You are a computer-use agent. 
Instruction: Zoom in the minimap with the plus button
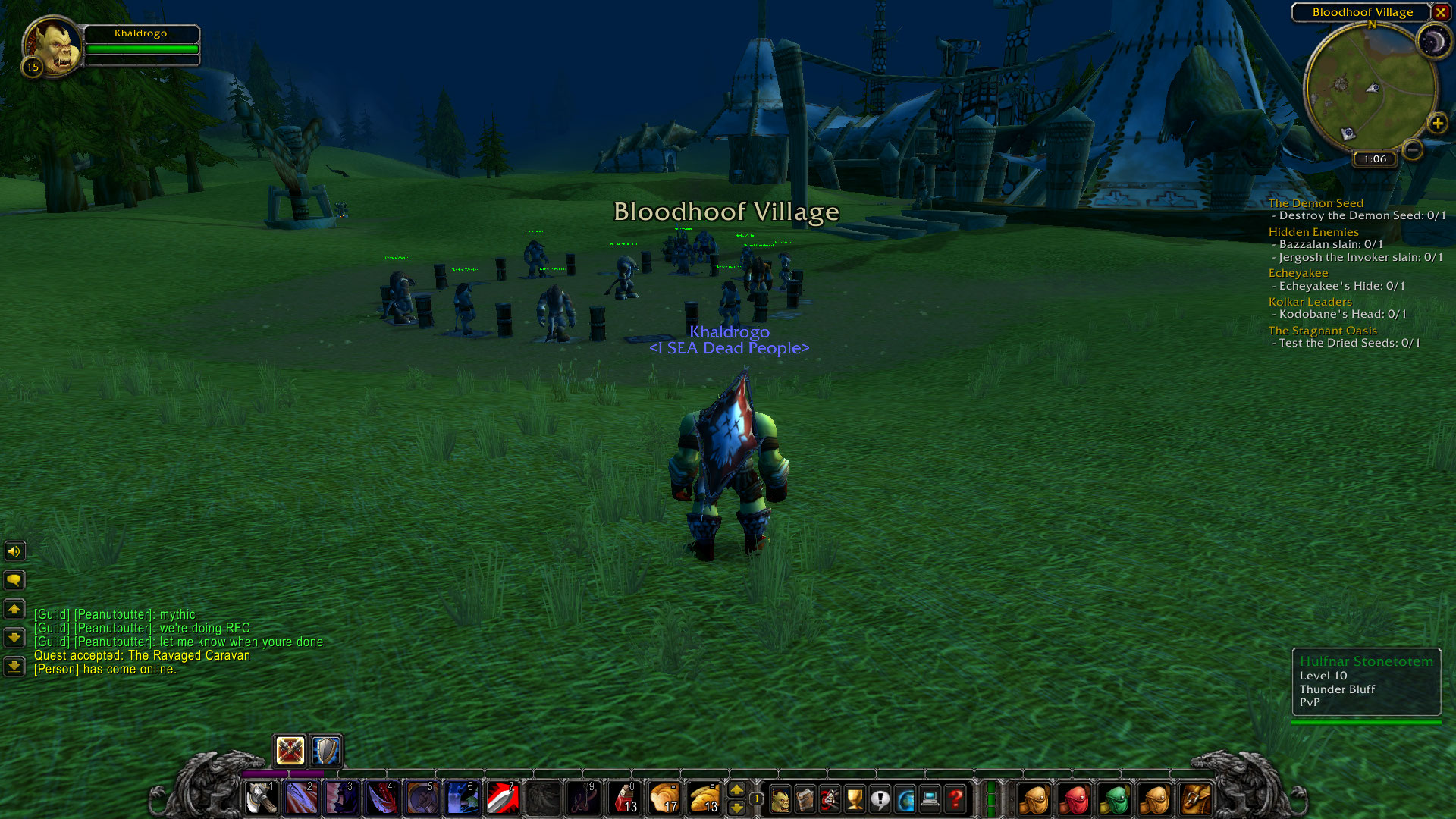coord(1438,124)
